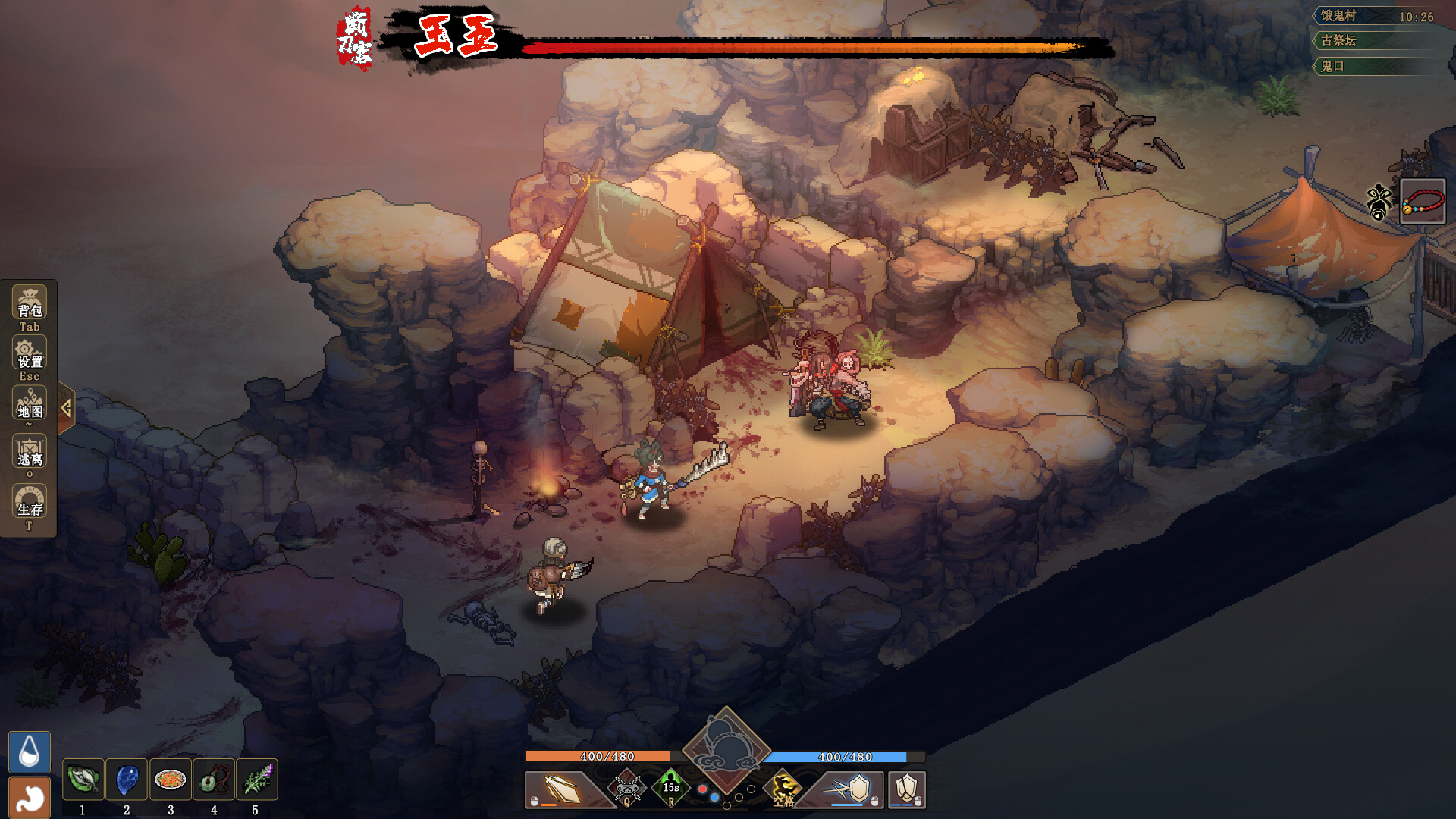Activate the green silhouette R skill
This screenshot has height=819, width=1456.
[671, 788]
